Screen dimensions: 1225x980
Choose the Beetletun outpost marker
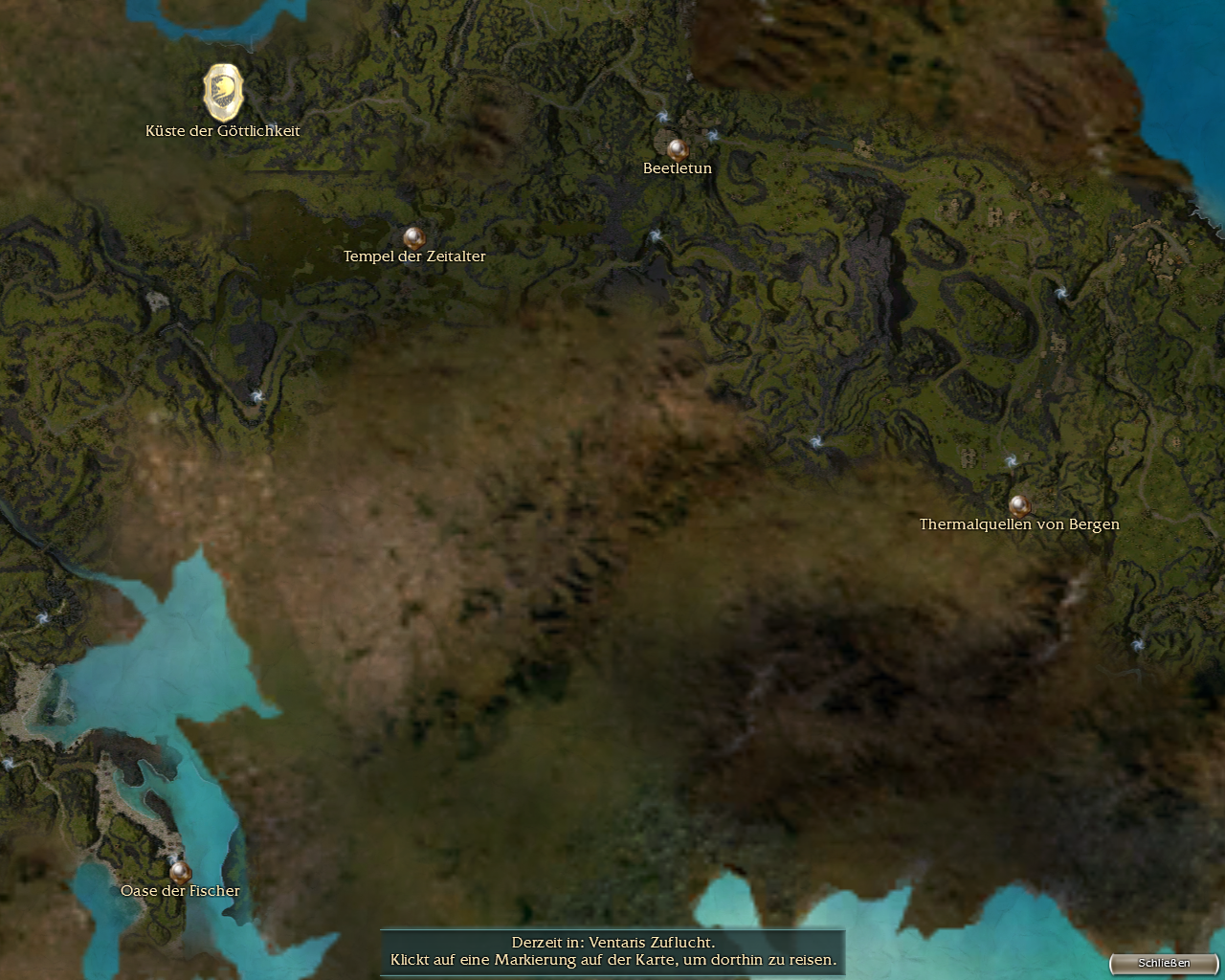tap(678, 149)
